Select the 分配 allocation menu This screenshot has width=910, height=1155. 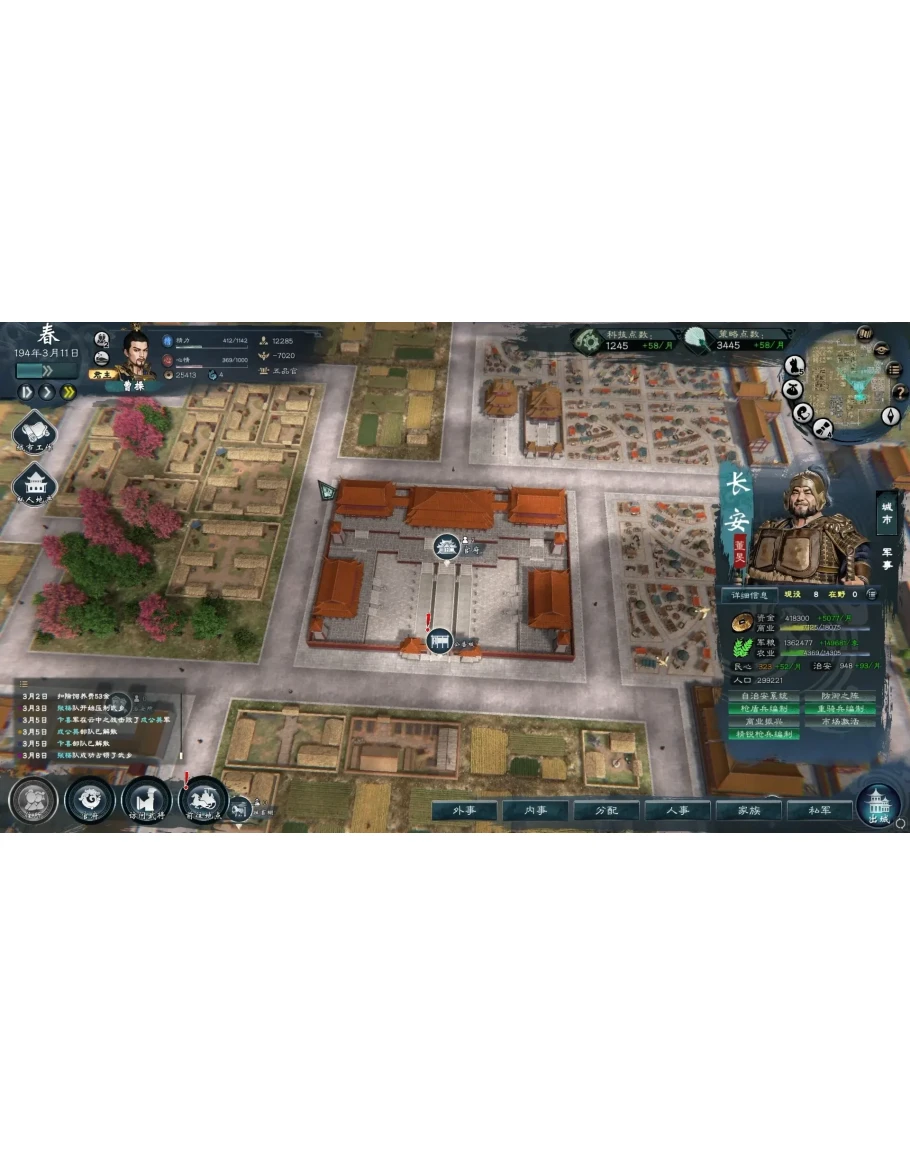click(607, 810)
